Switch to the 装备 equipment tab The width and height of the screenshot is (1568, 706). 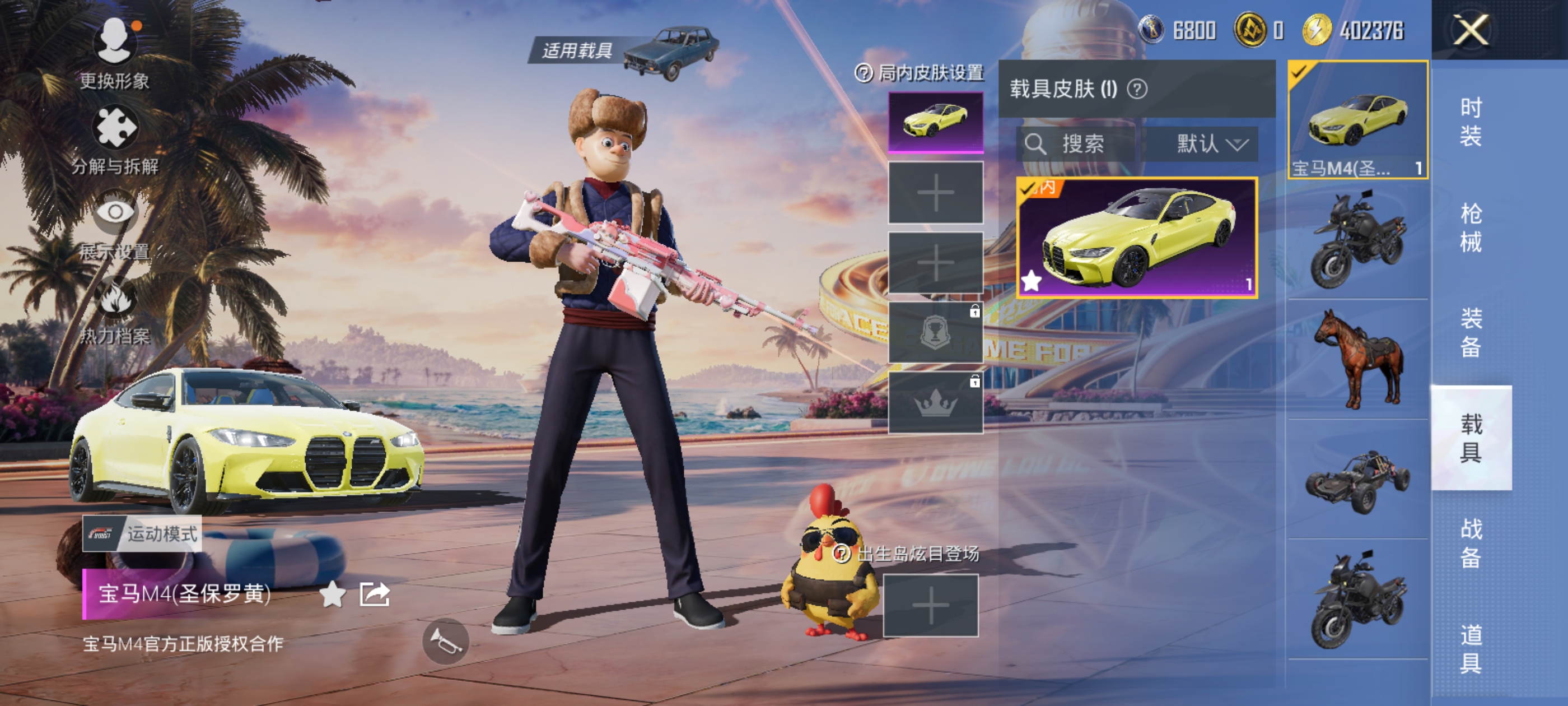coord(1471,333)
